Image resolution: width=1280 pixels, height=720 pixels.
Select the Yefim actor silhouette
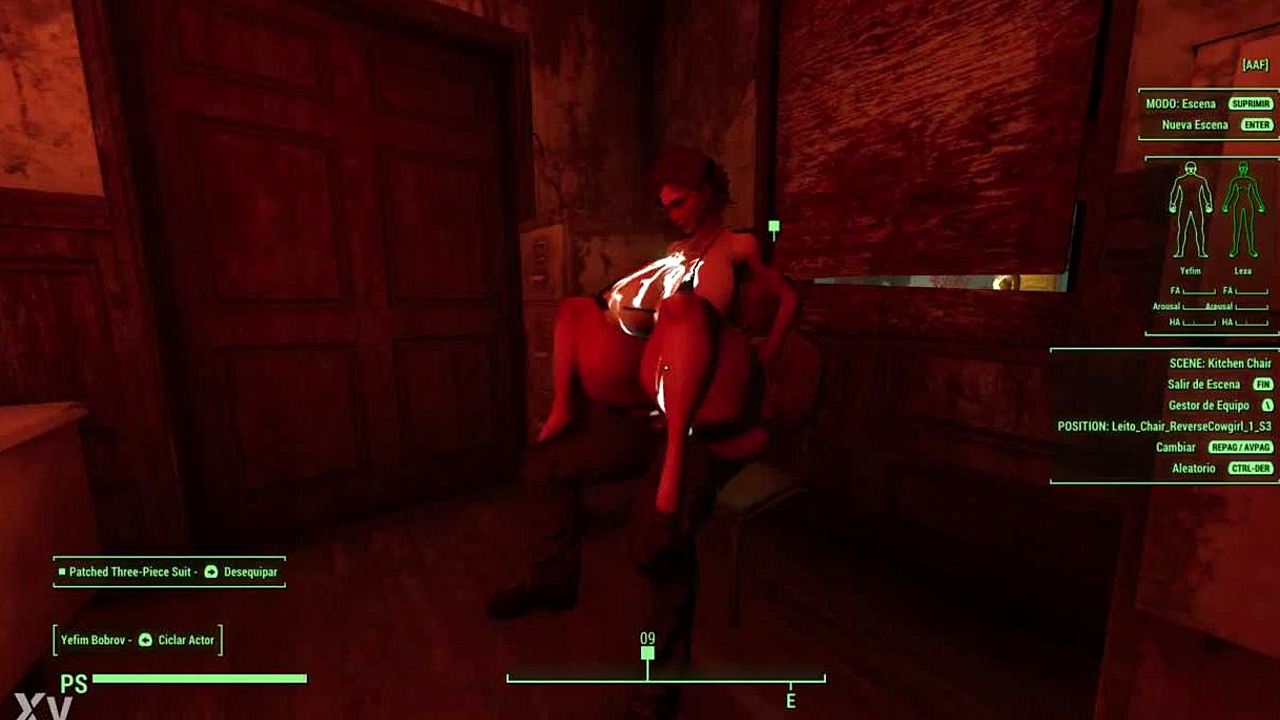coord(1190,210)
